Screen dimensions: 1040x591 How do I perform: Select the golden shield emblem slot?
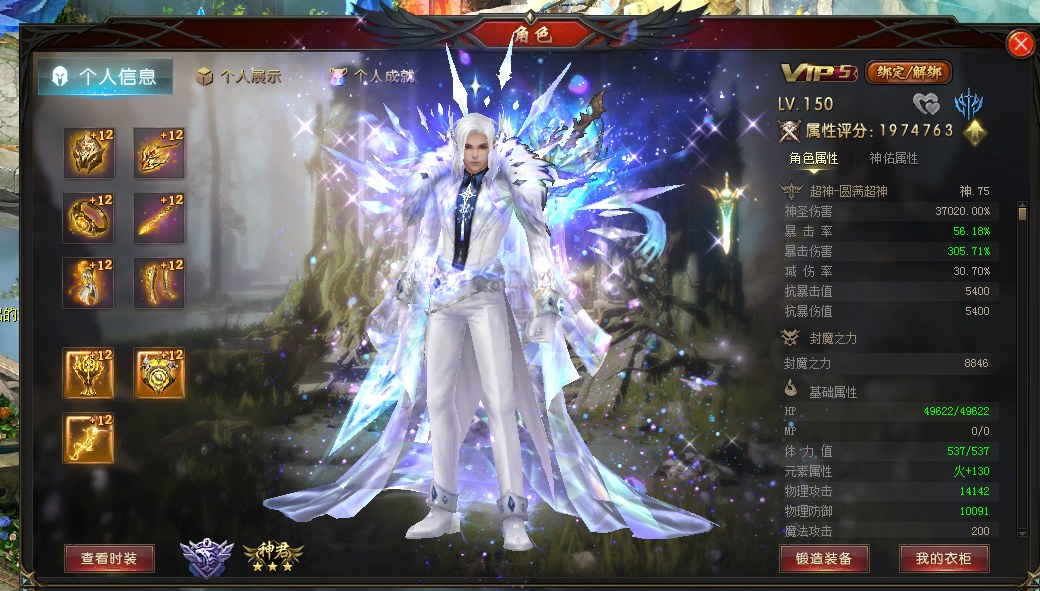159,373
